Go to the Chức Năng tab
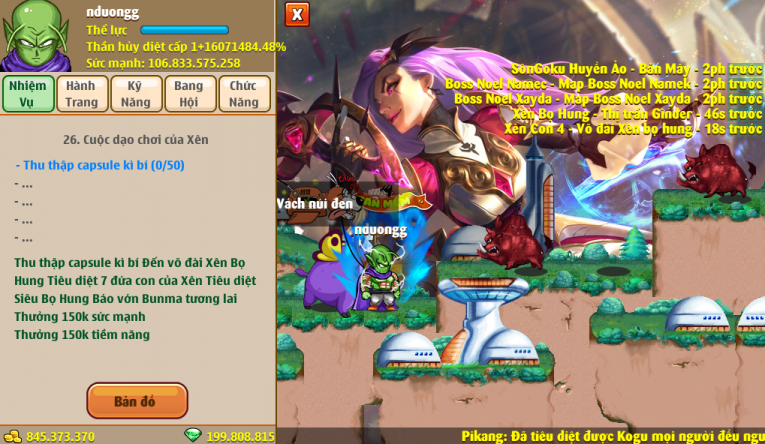 tap(243, 94)
